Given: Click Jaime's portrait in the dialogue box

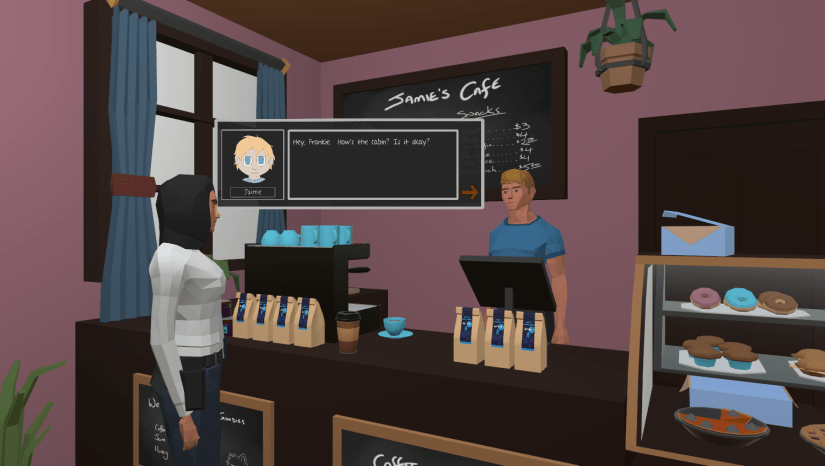Looking at the screenshot, I should [x=252, y=159].
